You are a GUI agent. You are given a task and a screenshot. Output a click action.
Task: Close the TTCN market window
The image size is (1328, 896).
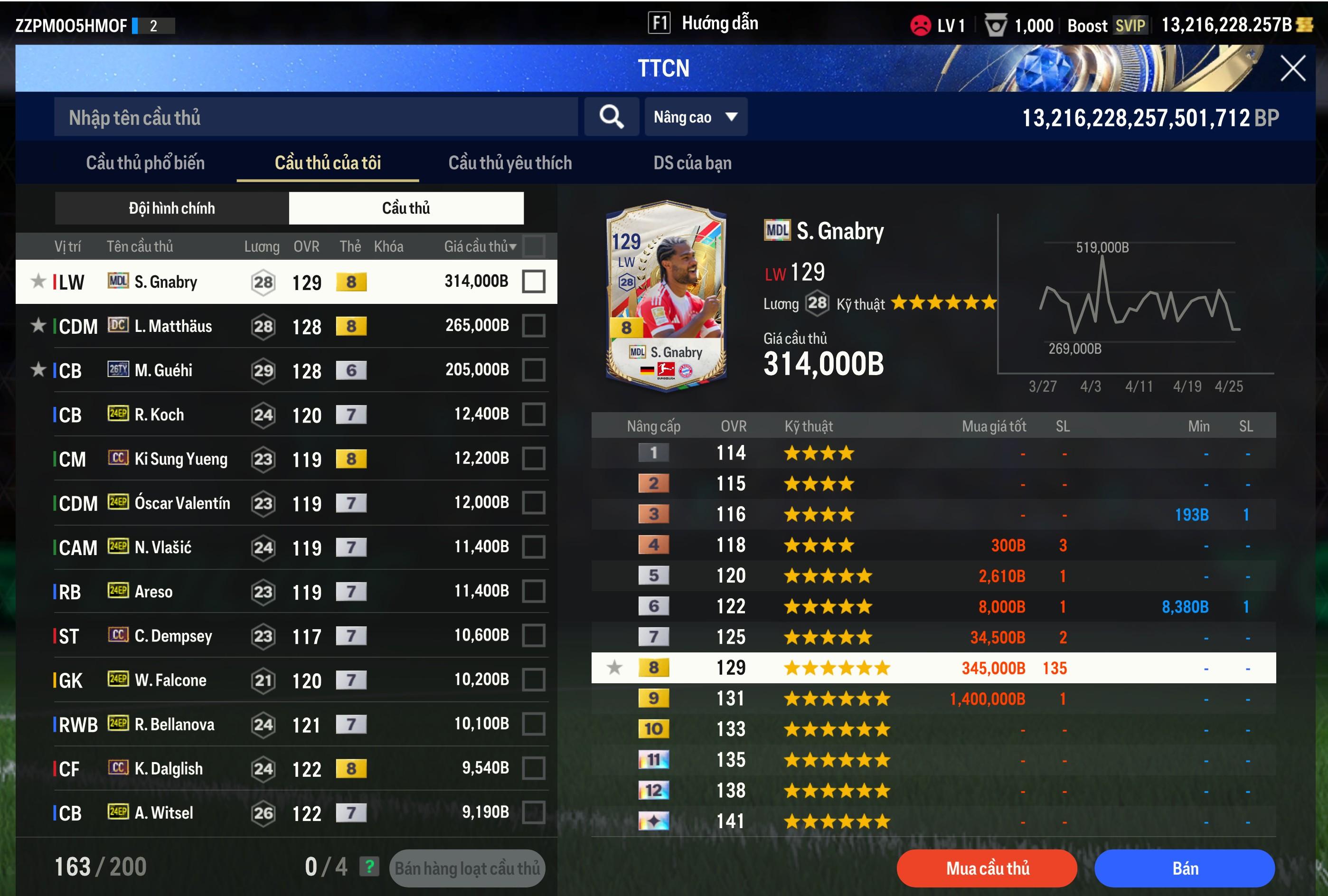pyautogui.click(x=1292, y=68)
